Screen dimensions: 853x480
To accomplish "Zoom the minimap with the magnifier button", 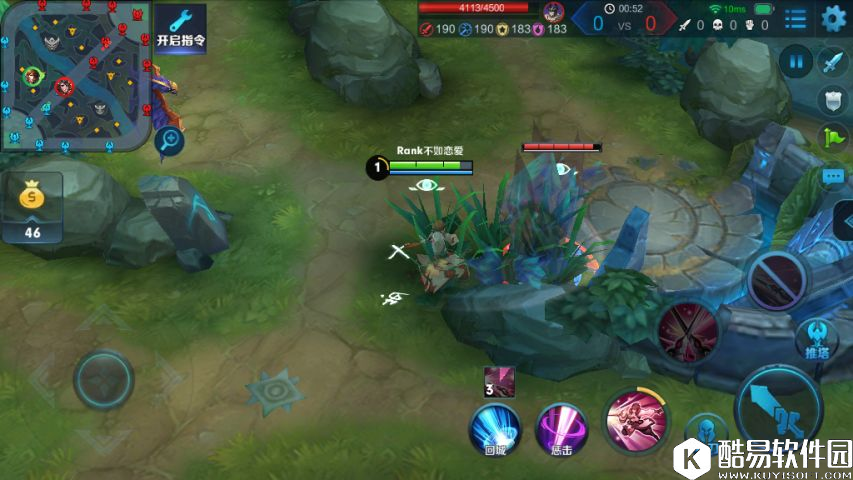I will point(170,141).
